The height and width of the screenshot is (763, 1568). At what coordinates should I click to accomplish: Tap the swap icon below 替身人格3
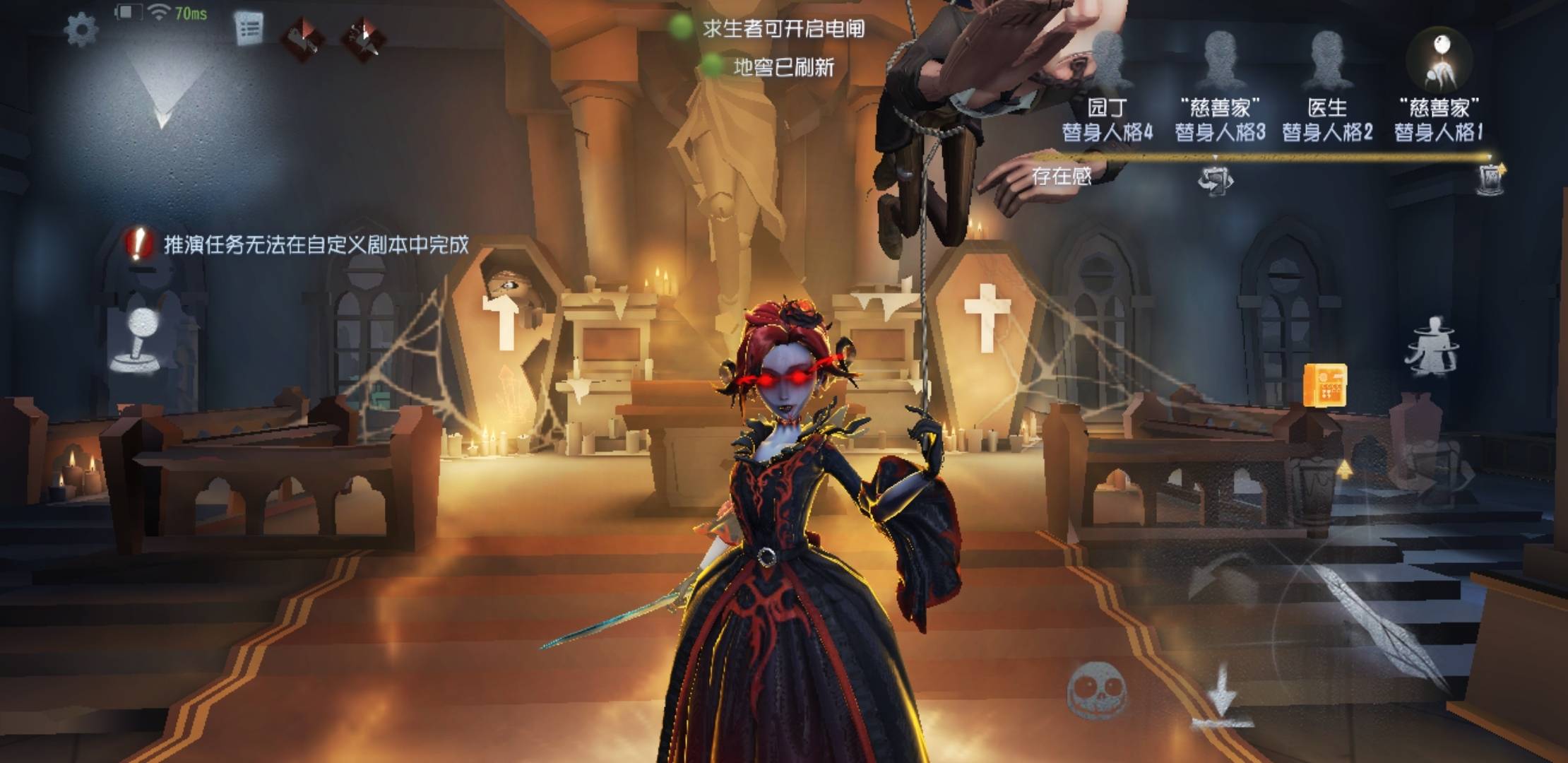tap(1214, 182)
